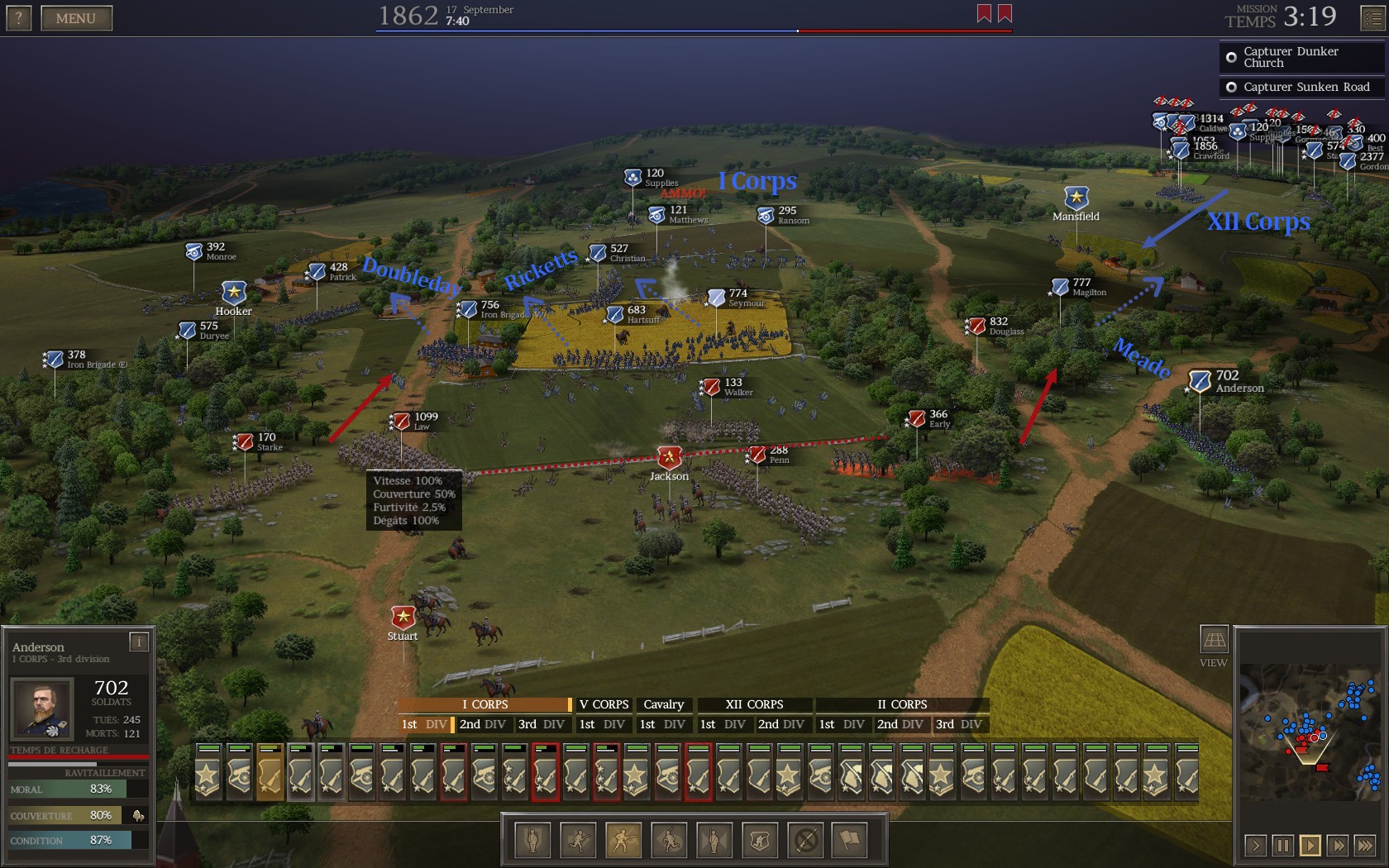Activate the hold position order icon

click(x=533, y=841)
